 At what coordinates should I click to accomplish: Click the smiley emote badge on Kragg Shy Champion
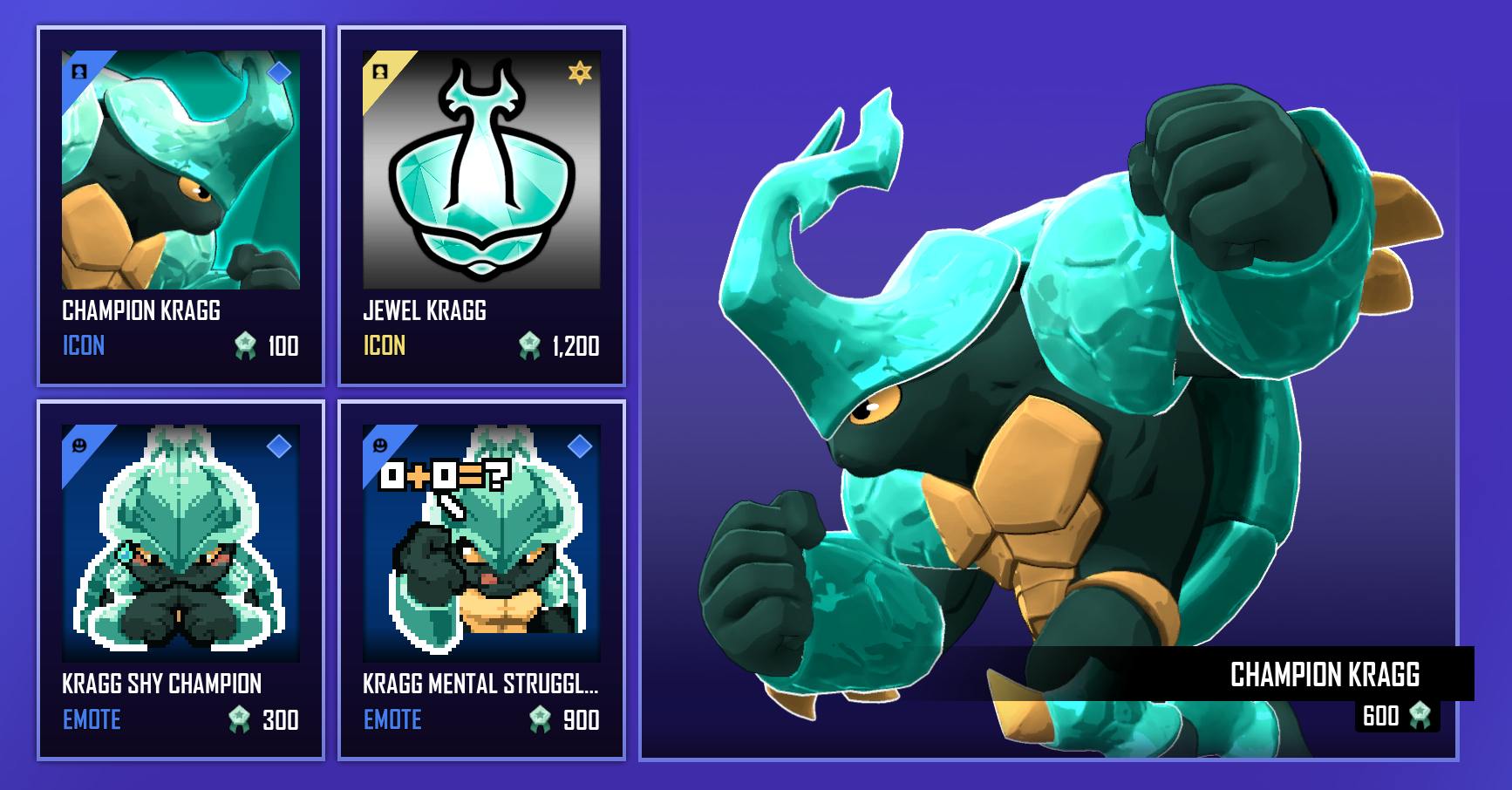[x=79, y=446]
